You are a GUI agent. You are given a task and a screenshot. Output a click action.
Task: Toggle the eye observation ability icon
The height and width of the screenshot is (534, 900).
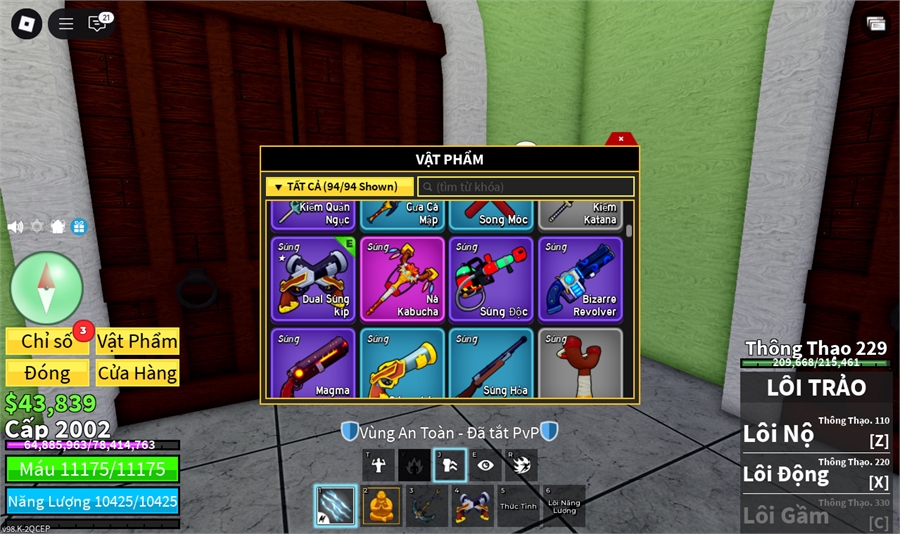(x=486, y=464)
